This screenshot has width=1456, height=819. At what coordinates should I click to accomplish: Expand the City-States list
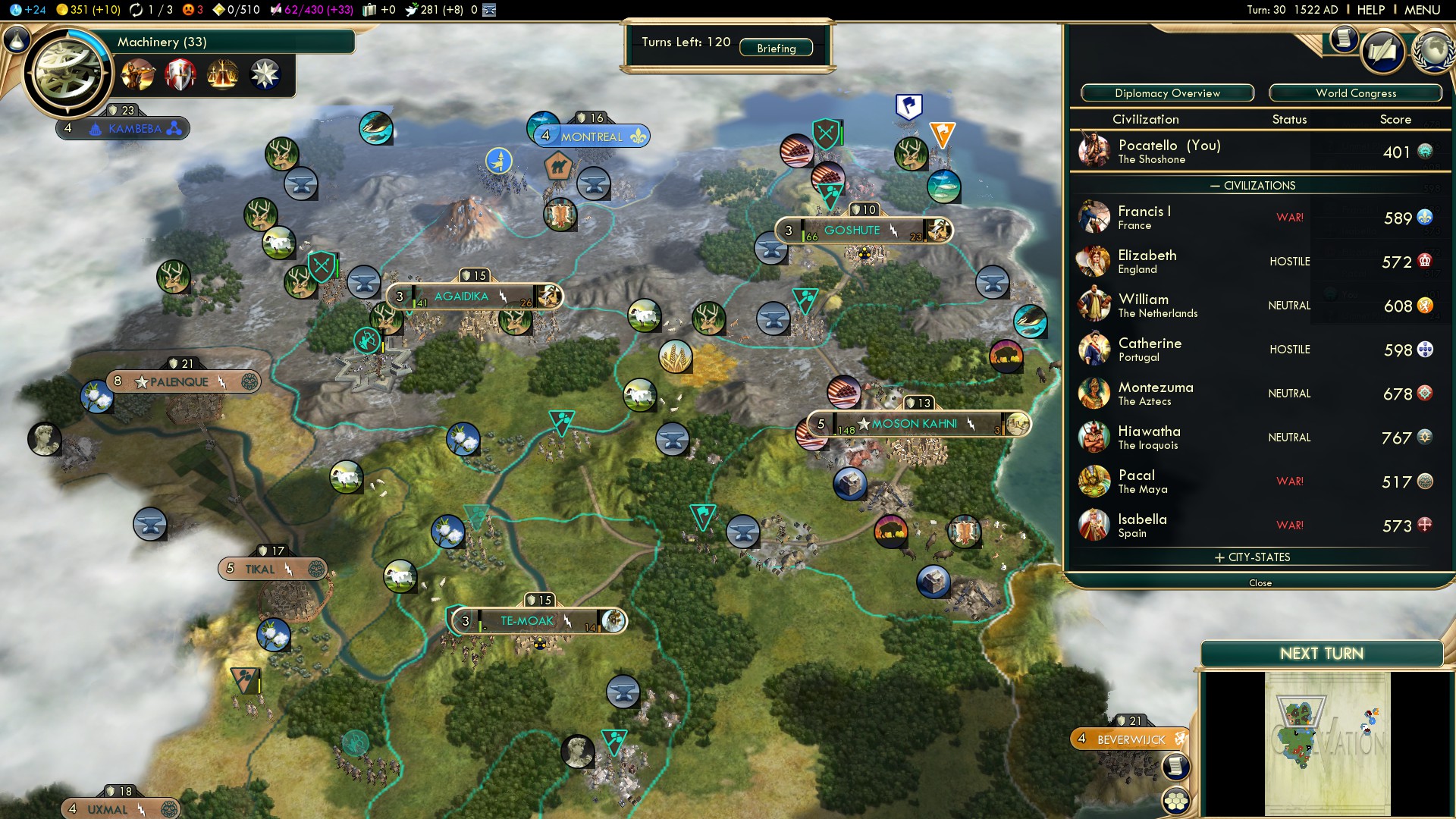pos(1259,557)
